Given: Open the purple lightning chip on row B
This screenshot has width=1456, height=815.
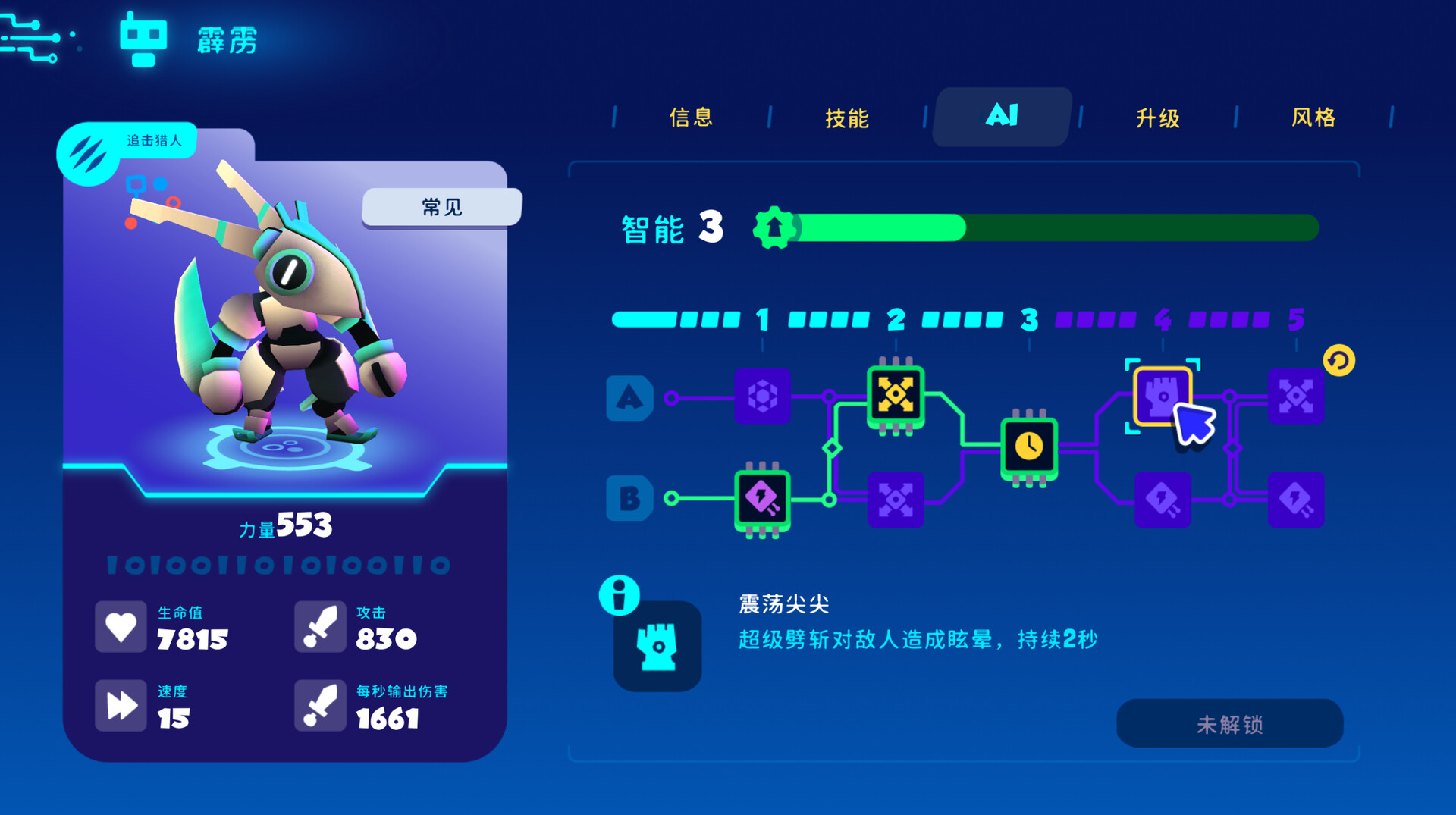Looking at the screenshot, I should [x=761, y=499].
